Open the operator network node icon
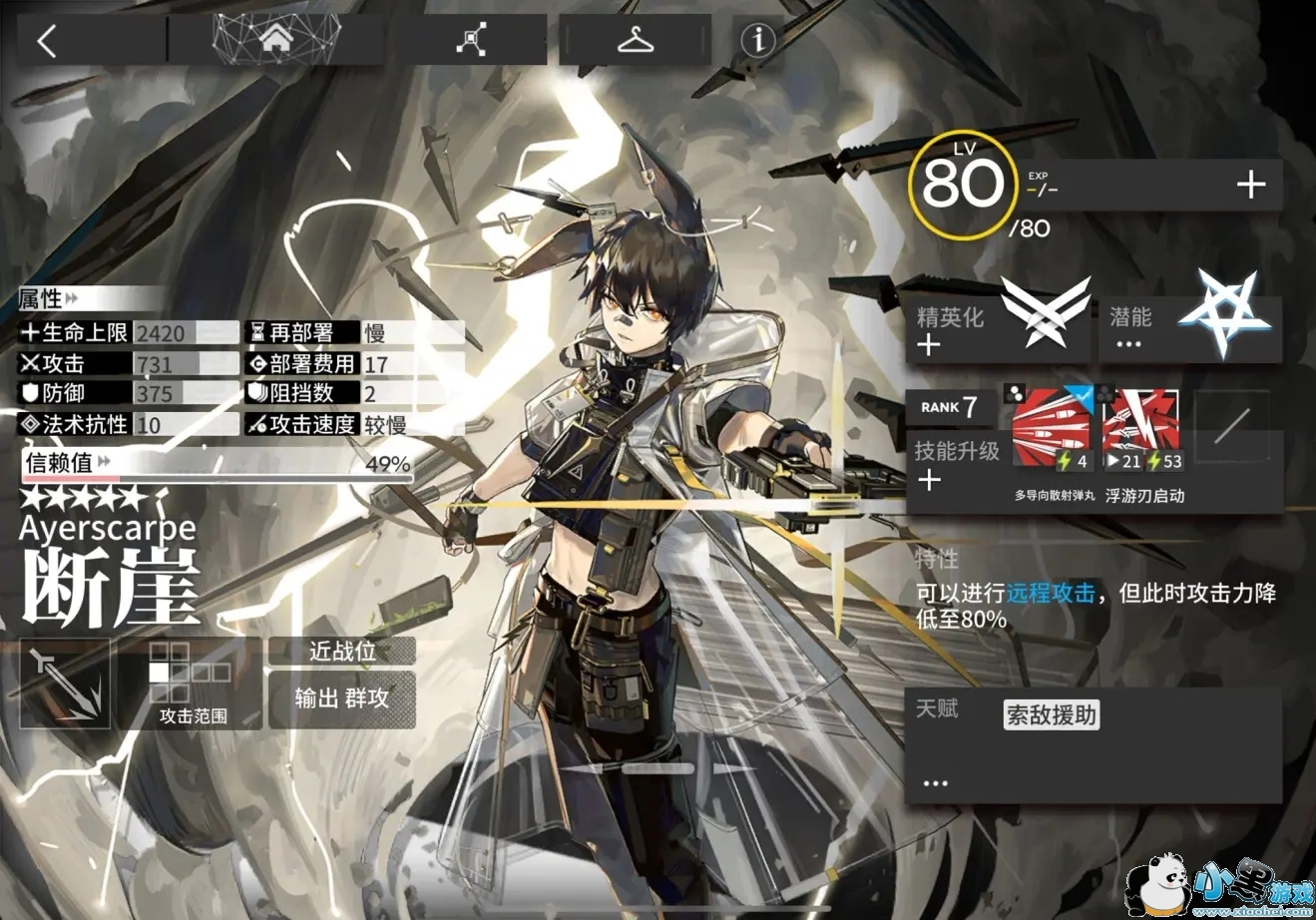The width and height of the screenshot is (1316, 920). [x=471, y=40]
